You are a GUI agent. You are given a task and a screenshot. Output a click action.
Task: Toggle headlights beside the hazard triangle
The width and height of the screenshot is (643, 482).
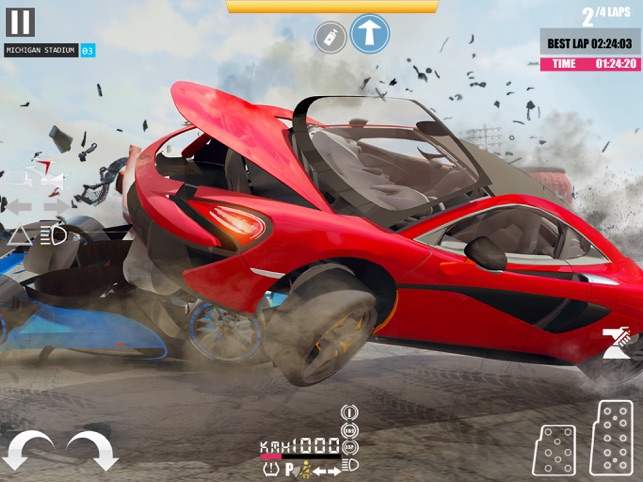[x=53, y=235]
